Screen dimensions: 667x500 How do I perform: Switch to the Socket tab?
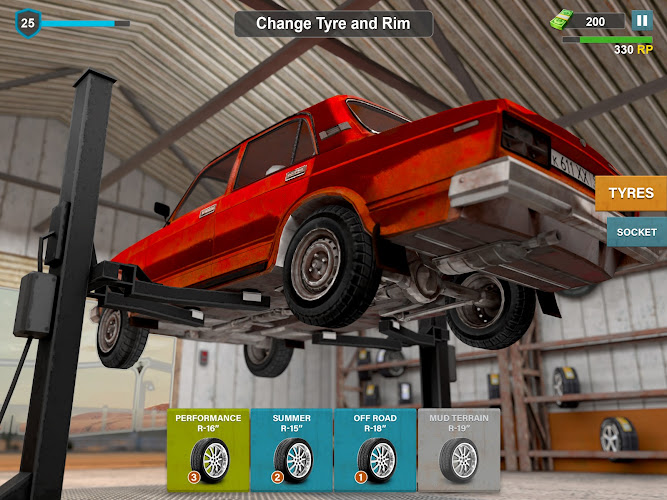(636, 232)
